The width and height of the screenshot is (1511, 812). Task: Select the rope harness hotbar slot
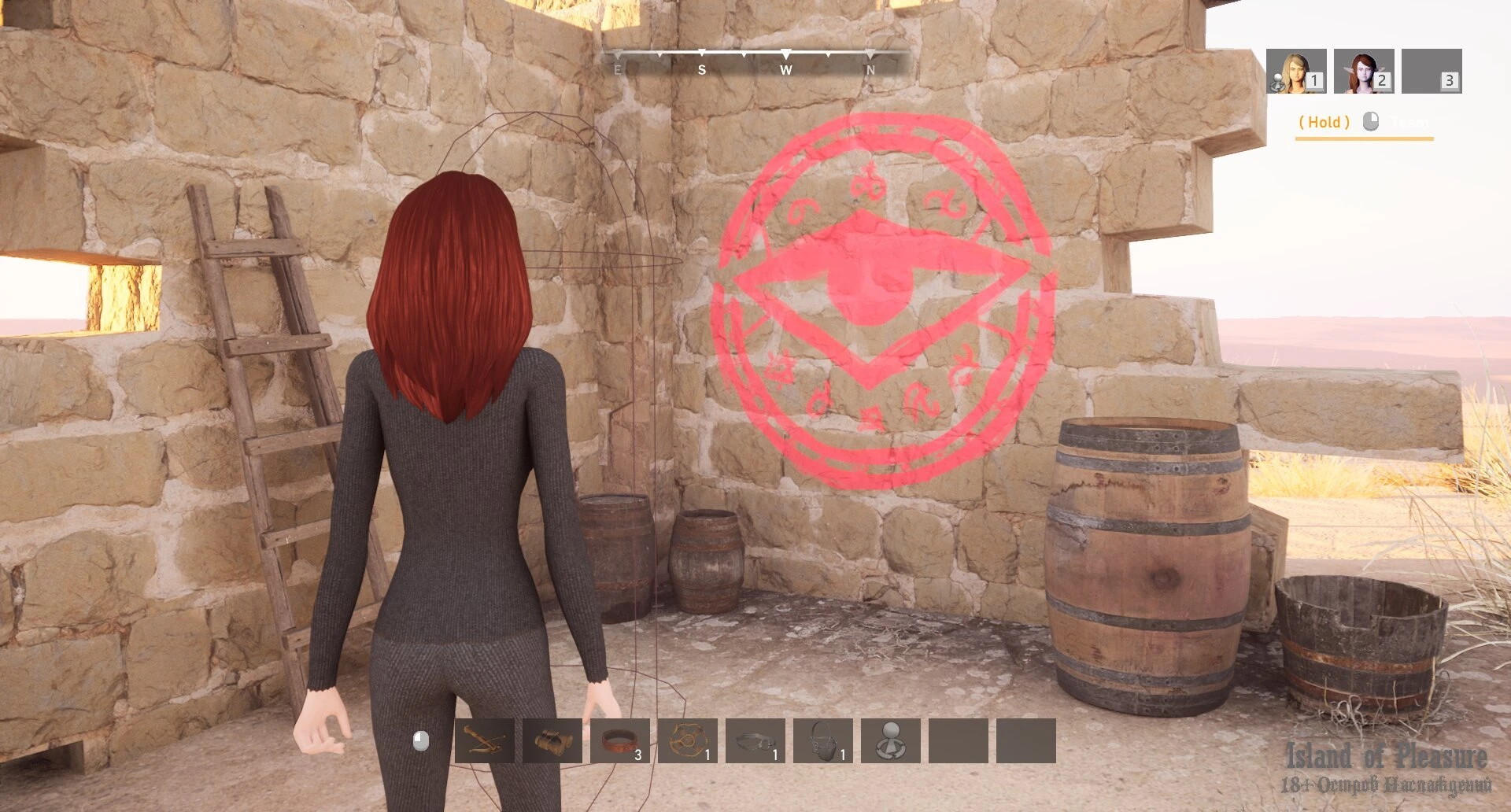tap(688, 740)
